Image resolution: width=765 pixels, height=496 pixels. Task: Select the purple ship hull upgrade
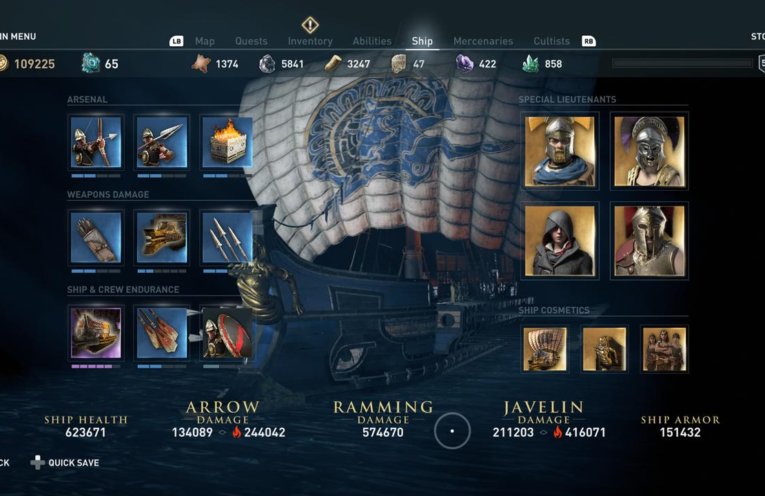[x=96, y=332]
